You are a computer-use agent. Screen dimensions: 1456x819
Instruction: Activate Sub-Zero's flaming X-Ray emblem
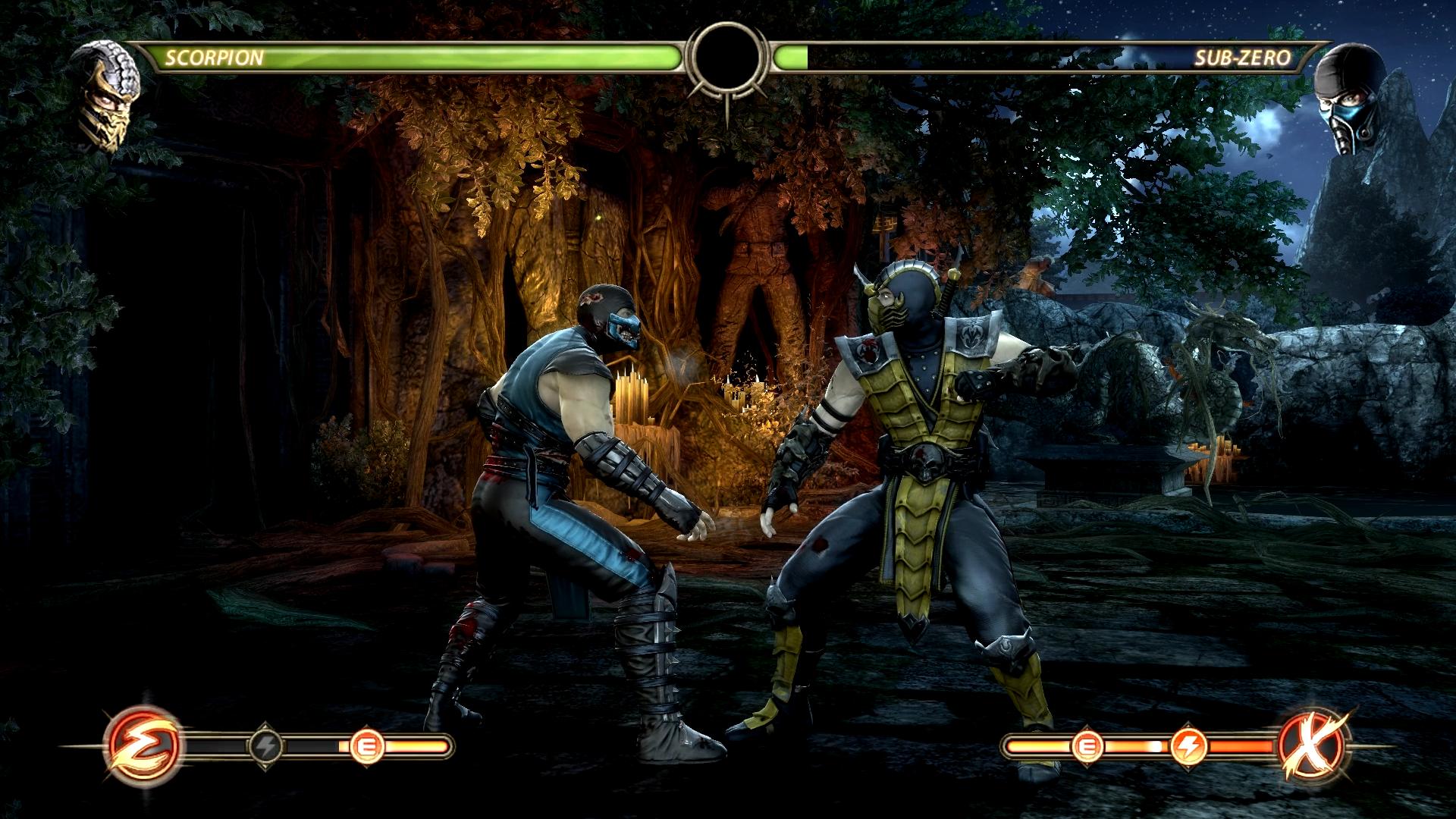pyautogui.click(x=1313, y=746)
